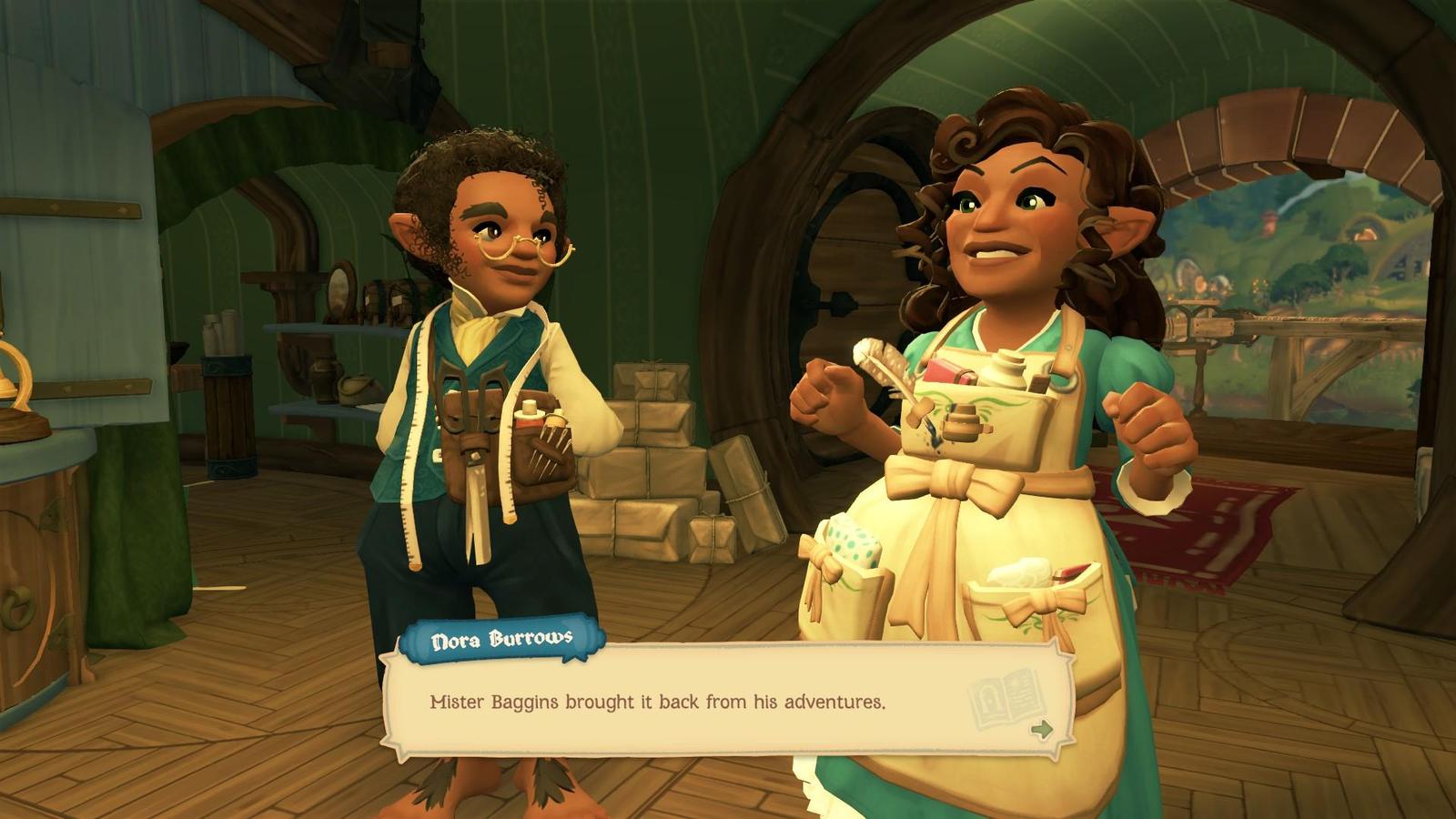Click the bow on Nora's apron
This screenshot has height=819, width=1456.
click(x=951, y=478)
